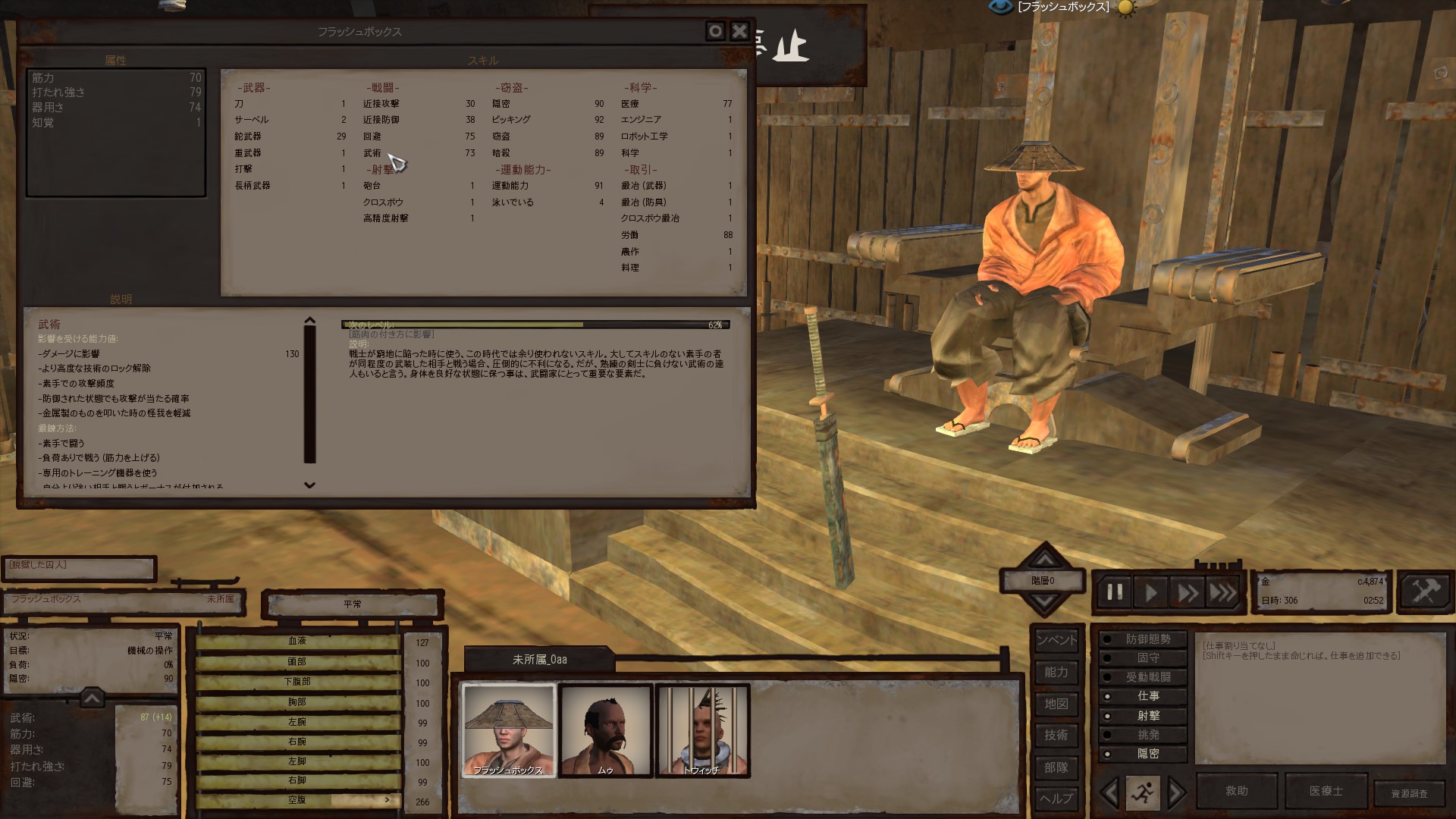Close the character stats window
The width and height of the screenshot is (1456, 819).
point(739,31)
